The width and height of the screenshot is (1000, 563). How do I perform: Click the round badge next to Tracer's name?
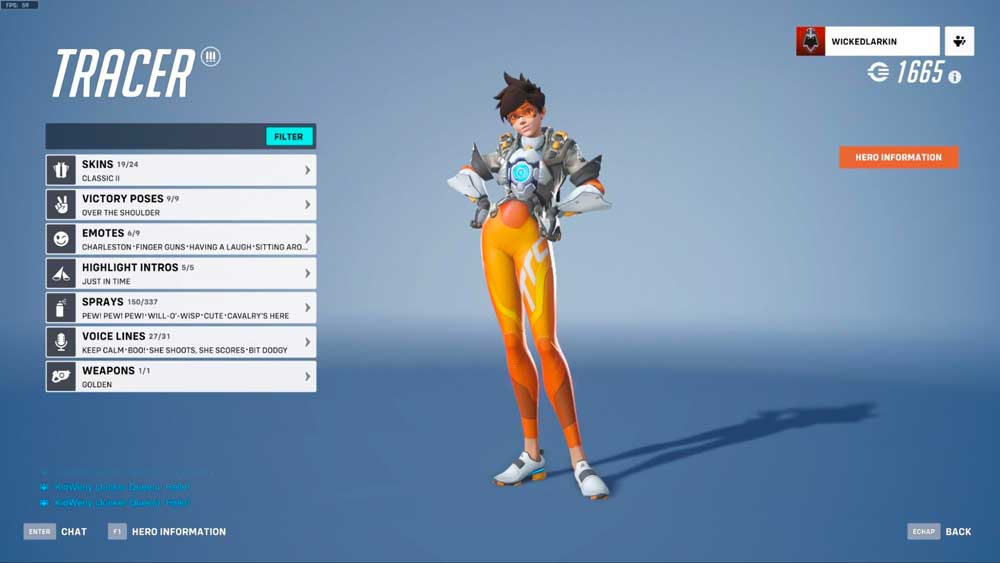[210, 56]
